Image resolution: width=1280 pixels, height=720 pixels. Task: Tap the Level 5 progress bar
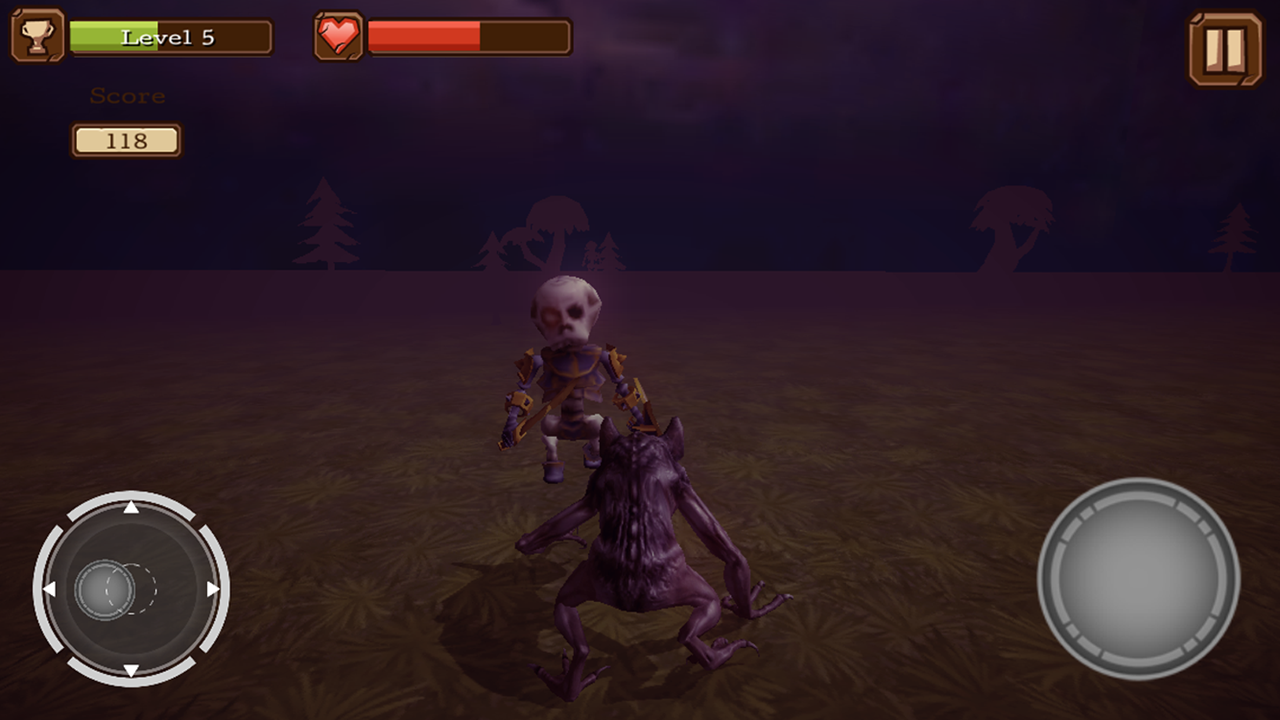(170, 37)
